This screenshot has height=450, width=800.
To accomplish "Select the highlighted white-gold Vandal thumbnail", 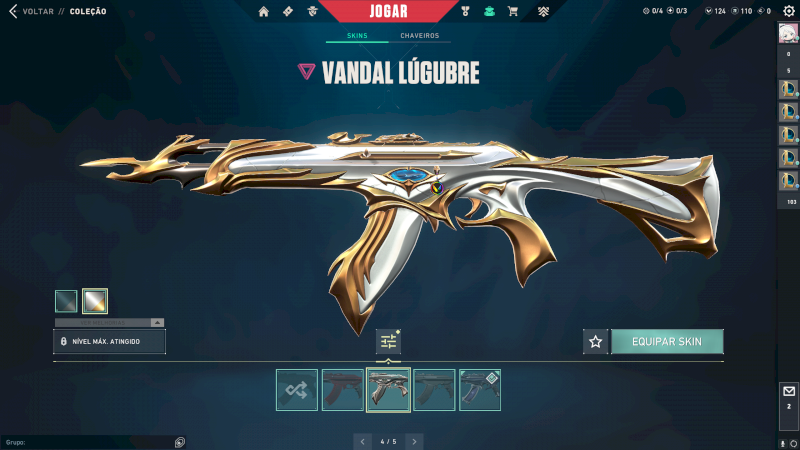I will pyautogui.click(x=388, y=390).
